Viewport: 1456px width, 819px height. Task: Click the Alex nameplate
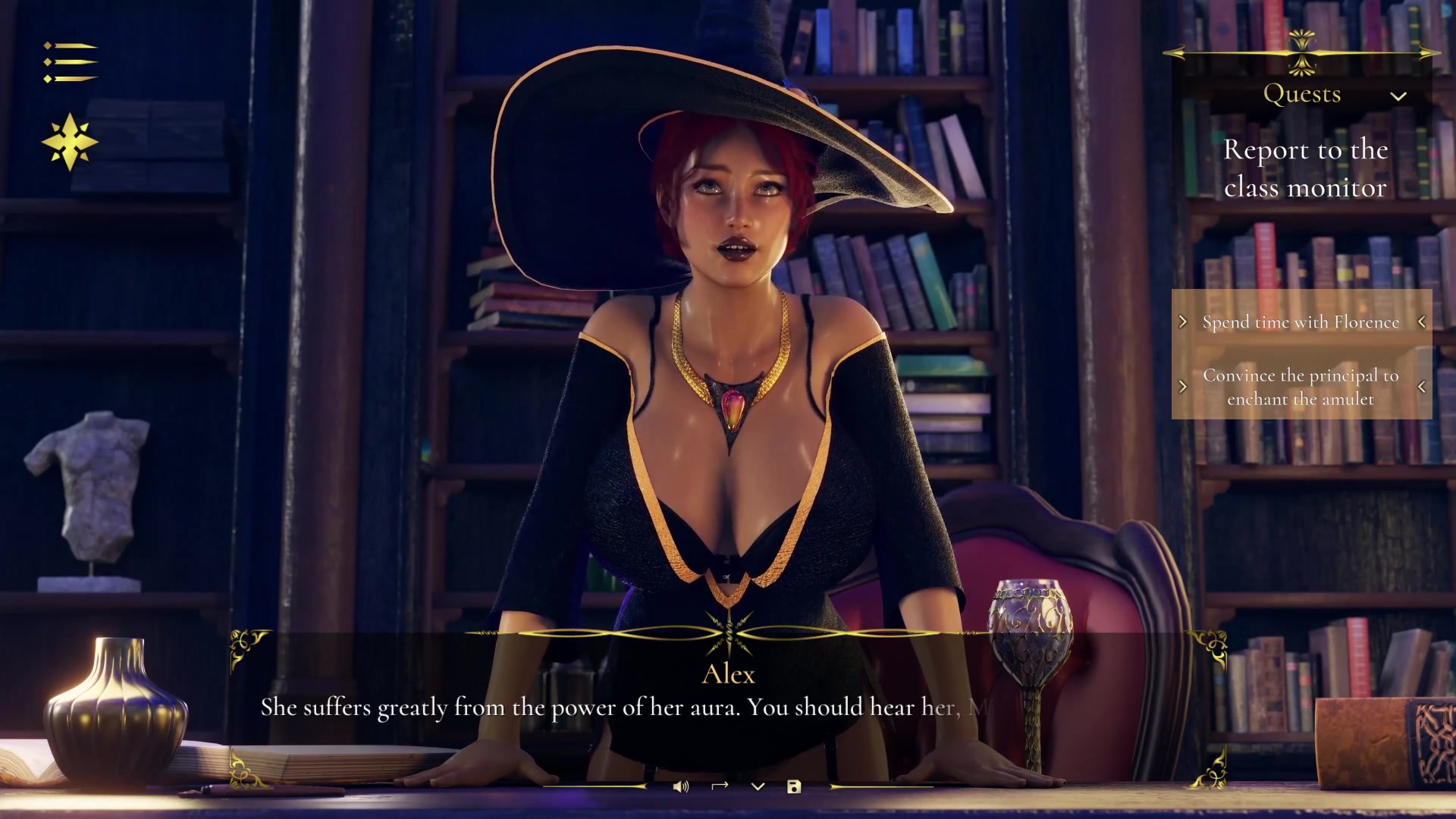728,674
